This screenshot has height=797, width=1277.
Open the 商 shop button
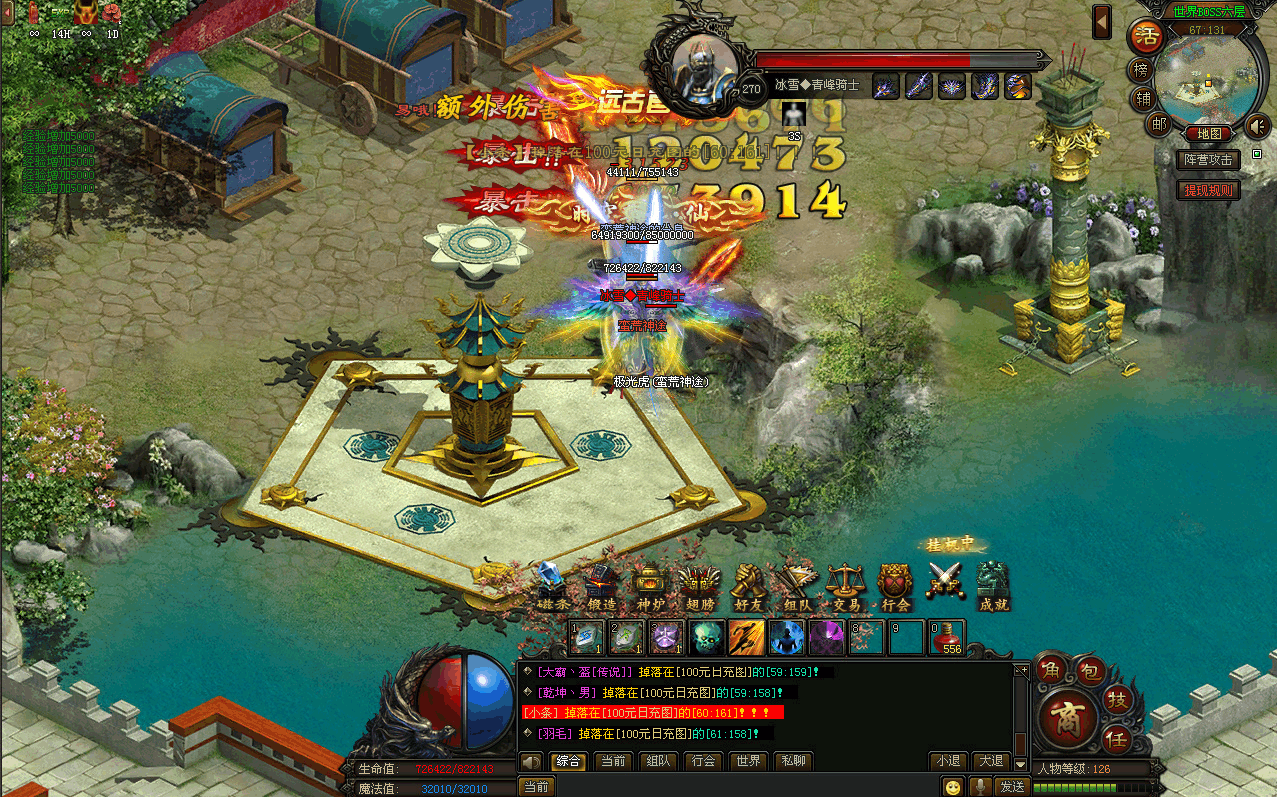[1067, 718]
